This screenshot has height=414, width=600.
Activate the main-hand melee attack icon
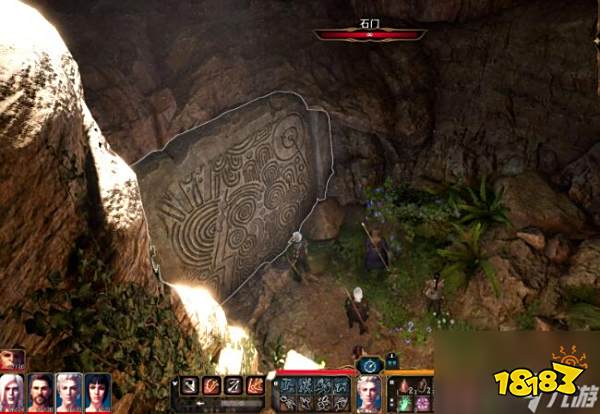(x=189, y=385)
